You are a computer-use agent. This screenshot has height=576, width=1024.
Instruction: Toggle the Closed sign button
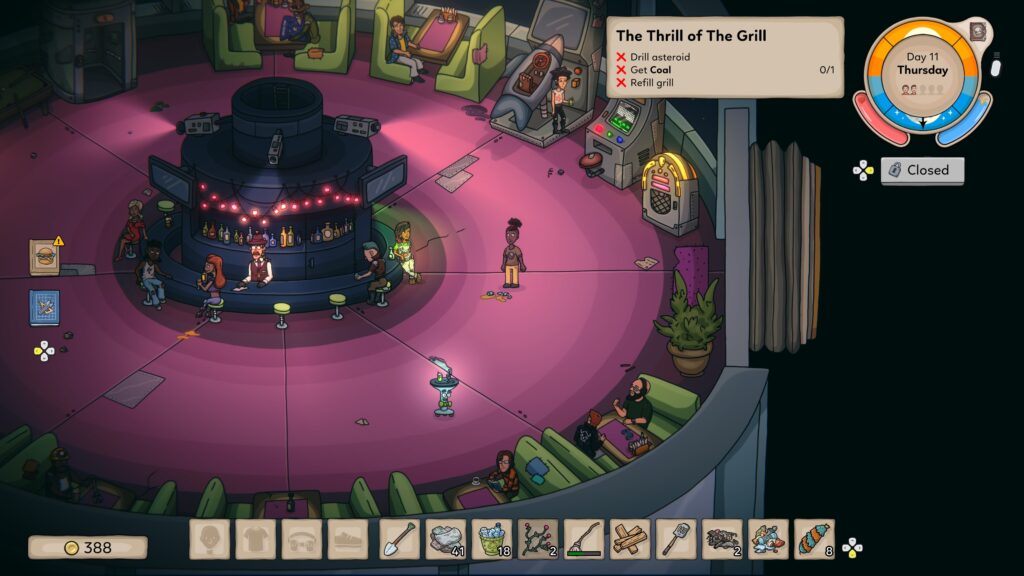922,170
